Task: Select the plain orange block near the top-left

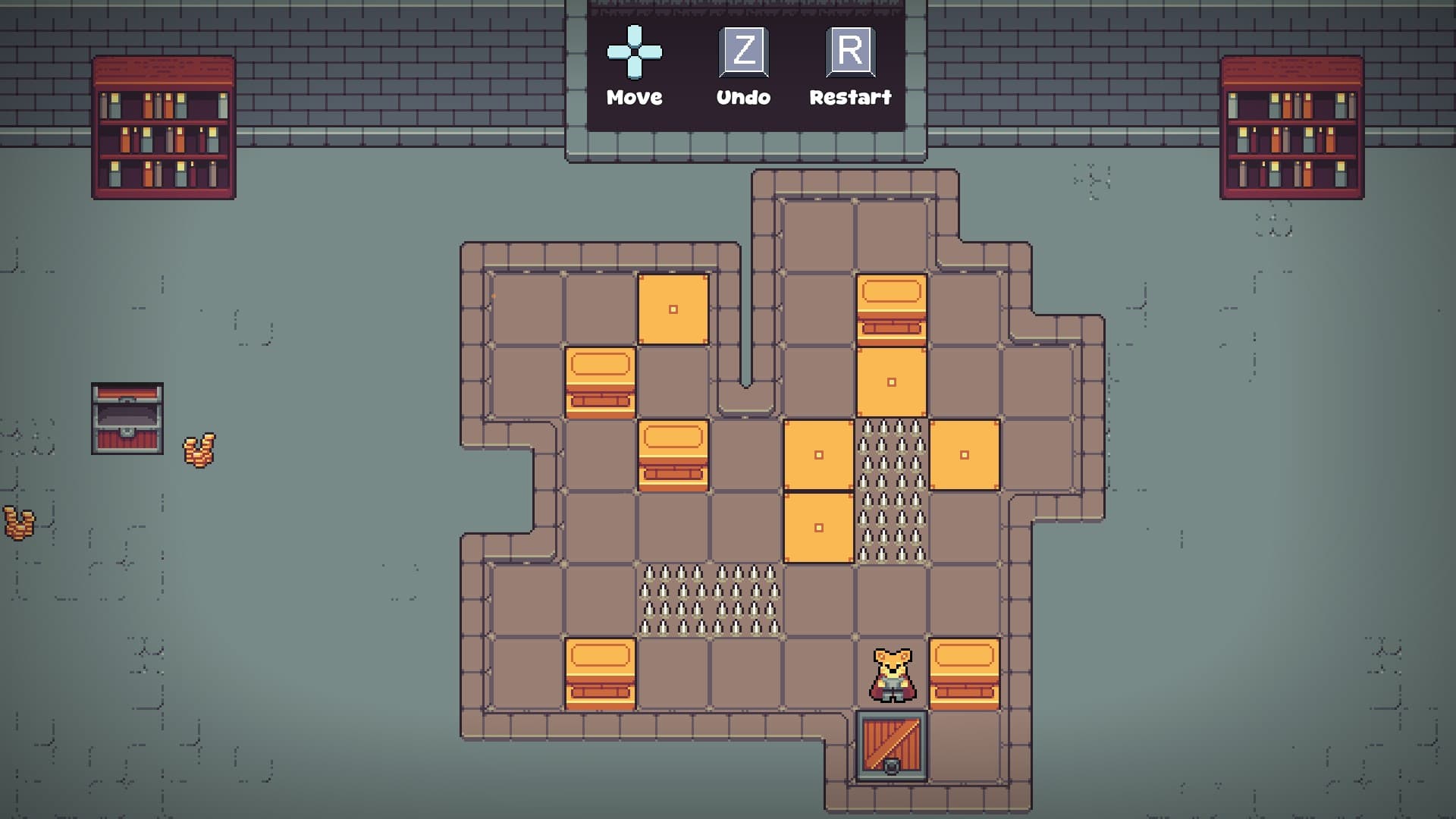Action: [x=672, y=309]
